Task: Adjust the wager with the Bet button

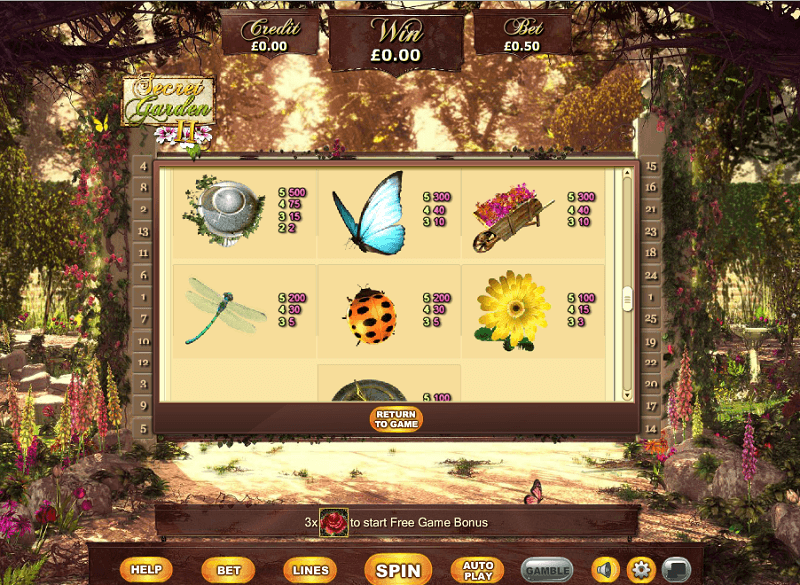Action: (x=228, y=570)
